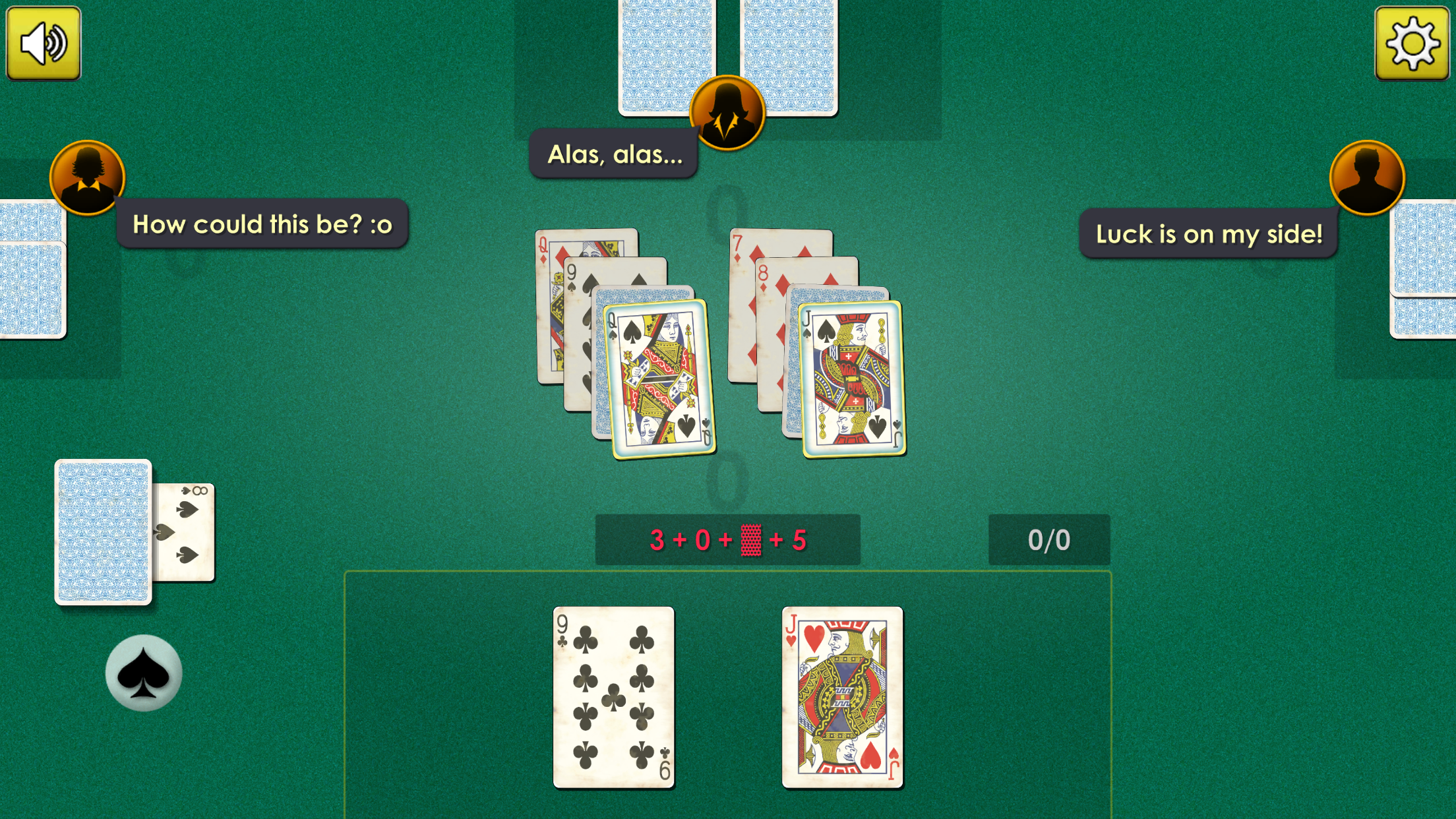Play the Jack of hearts
Screen dimensions: 1456x819
(842, 694)
